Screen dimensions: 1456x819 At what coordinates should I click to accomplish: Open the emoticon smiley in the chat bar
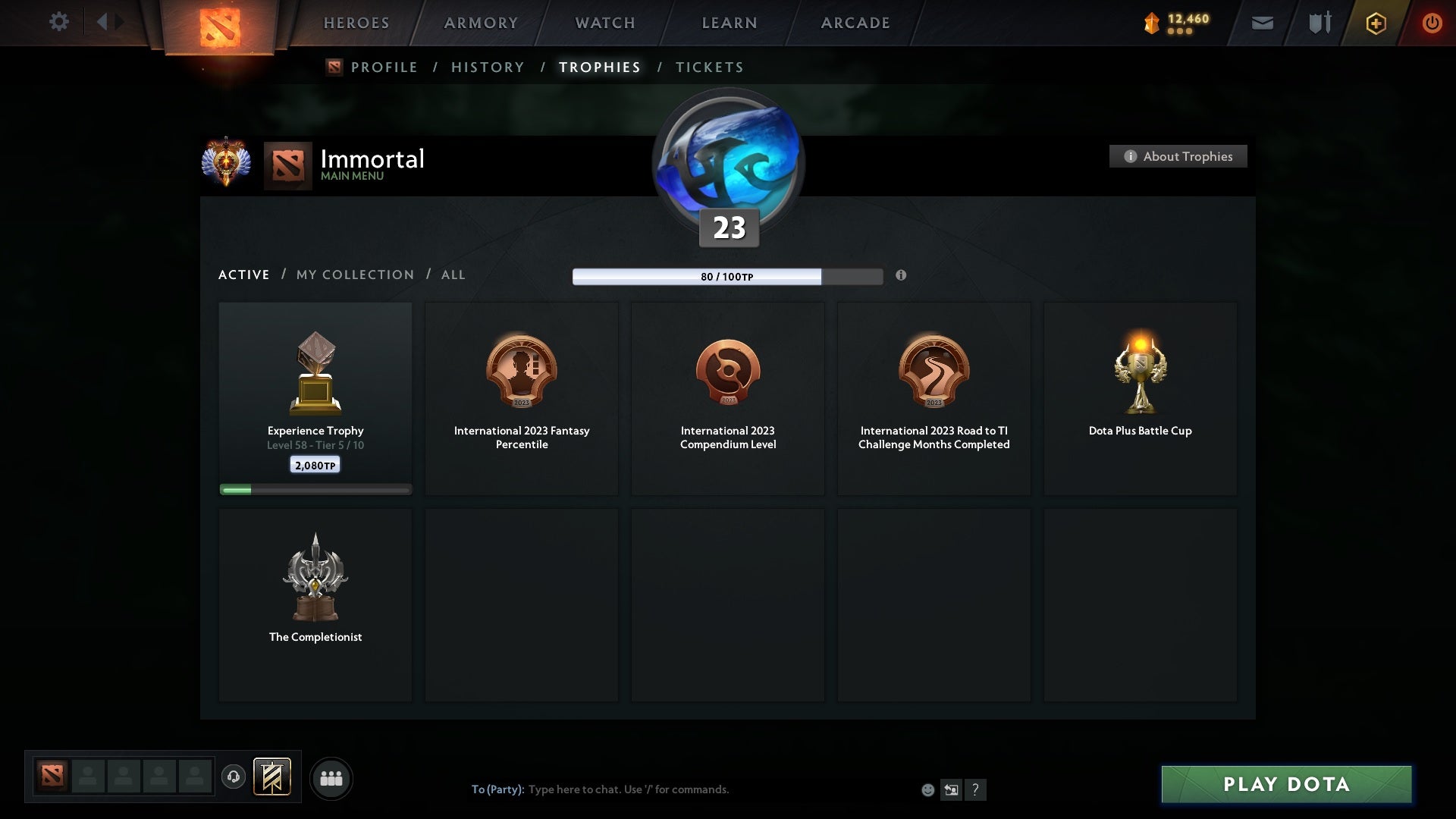pyautogui.click(x=928, y=789)
